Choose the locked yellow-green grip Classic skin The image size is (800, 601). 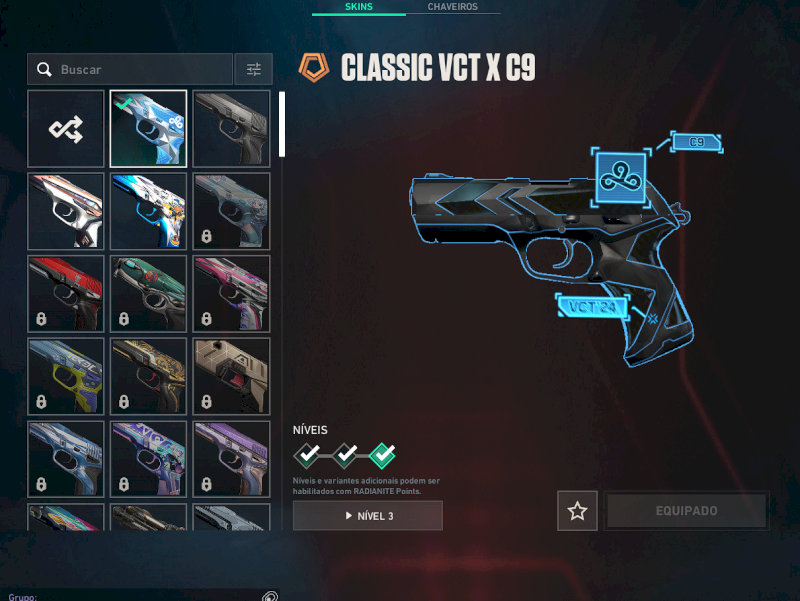(66, 377)
